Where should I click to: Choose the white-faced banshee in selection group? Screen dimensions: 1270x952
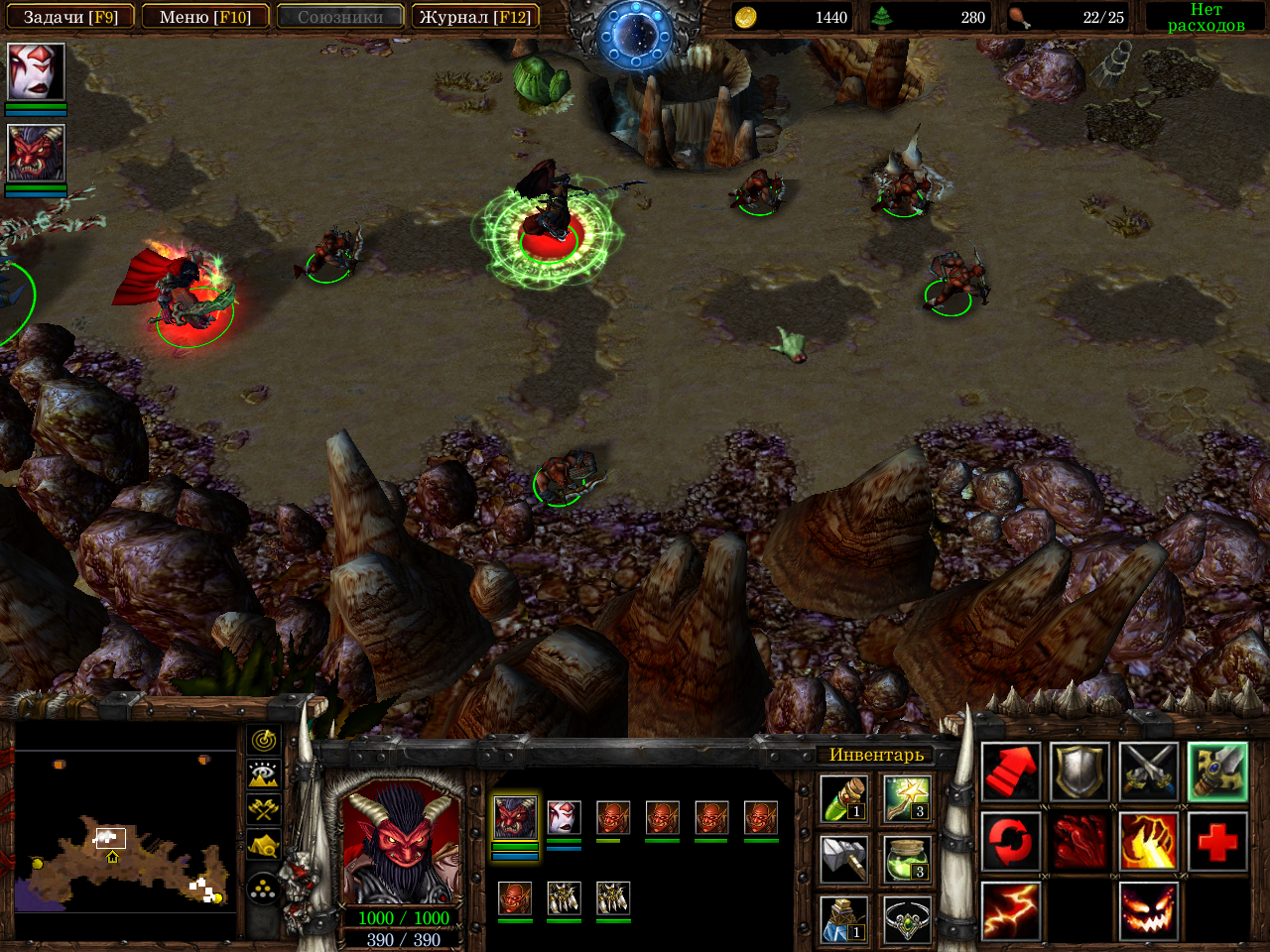(564, 818)
